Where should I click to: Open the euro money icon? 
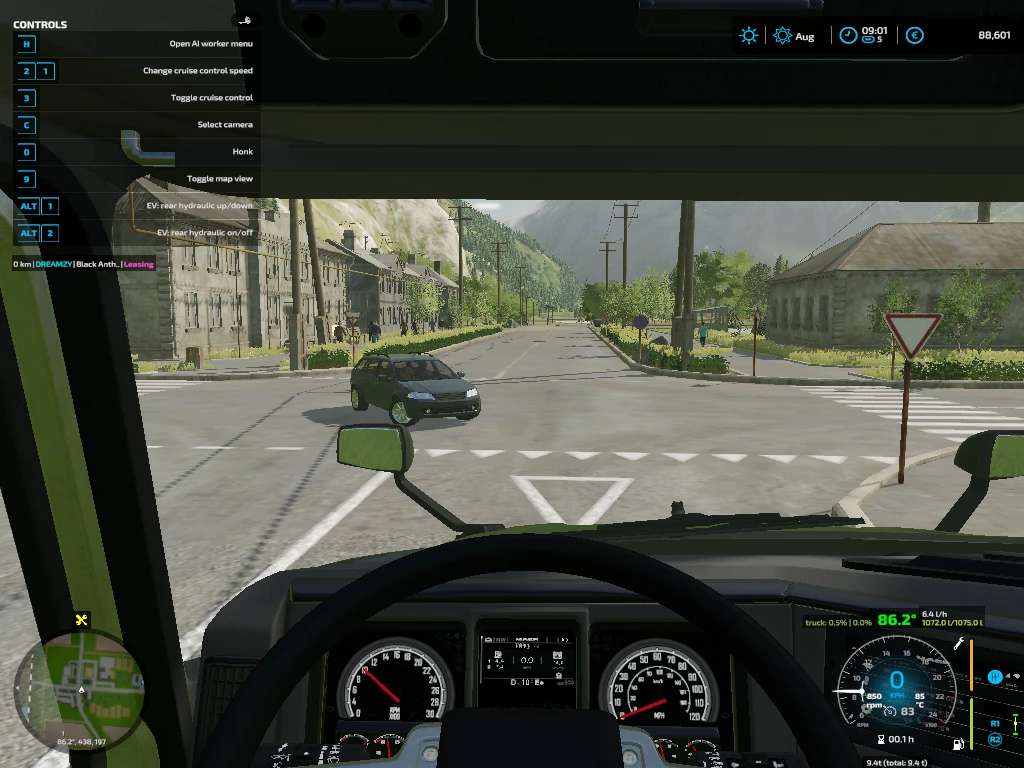pos(914,36)
